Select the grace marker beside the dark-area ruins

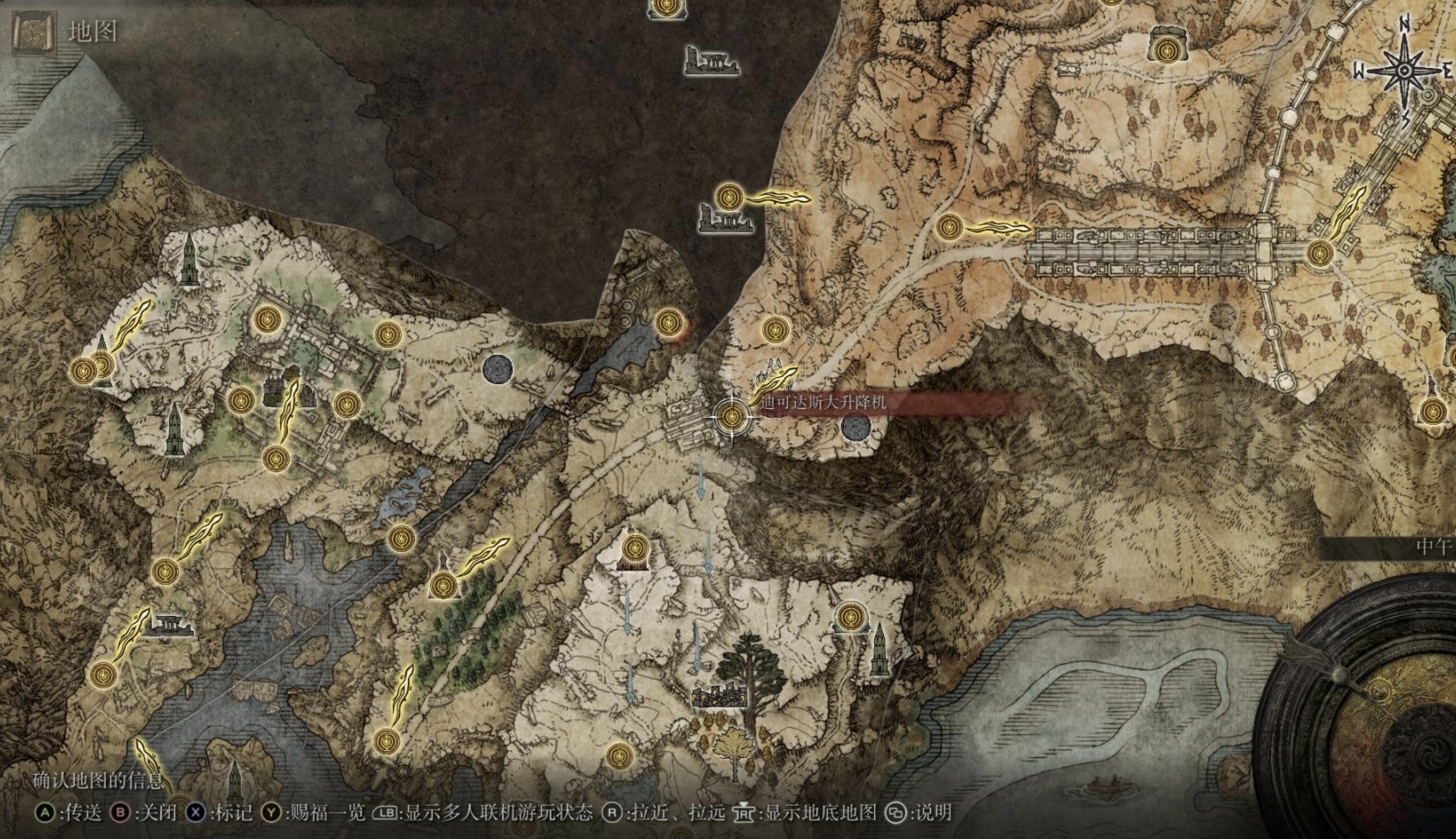pyautogui.click(x=728, y=197)
